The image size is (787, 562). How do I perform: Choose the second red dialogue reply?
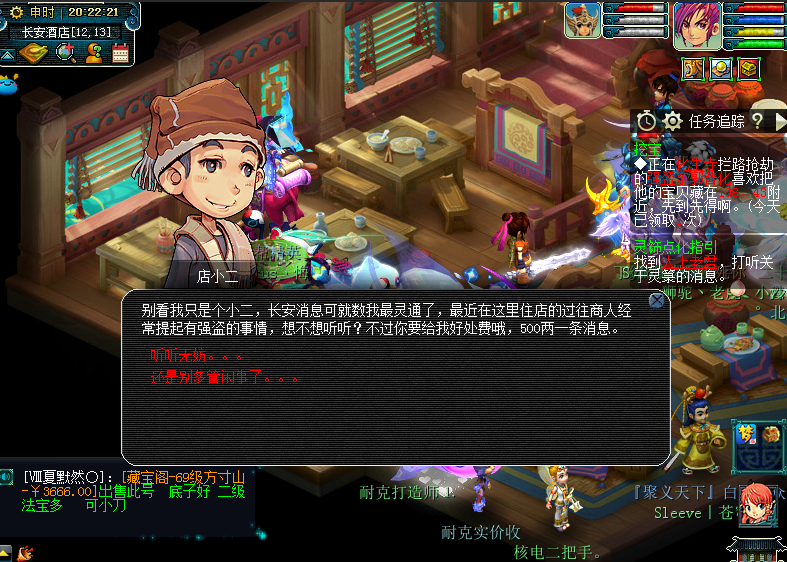point(224,379)
